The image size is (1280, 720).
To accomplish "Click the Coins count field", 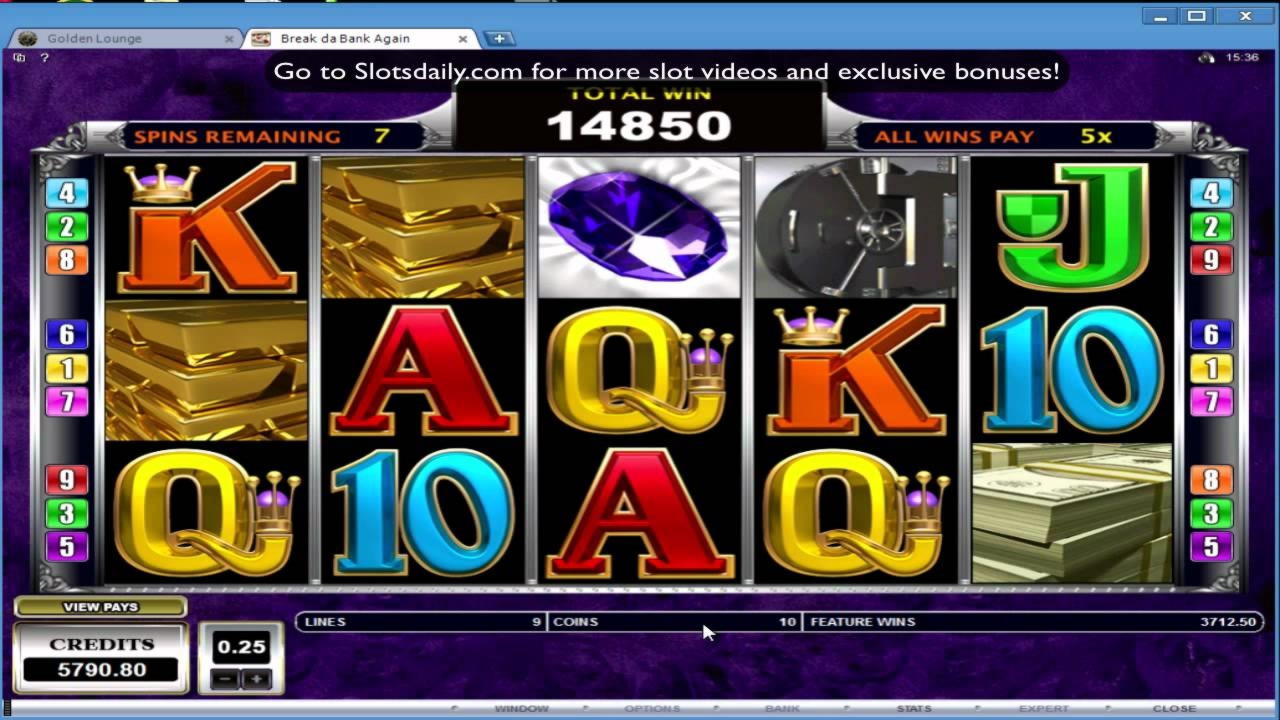I will pos(674,622).
